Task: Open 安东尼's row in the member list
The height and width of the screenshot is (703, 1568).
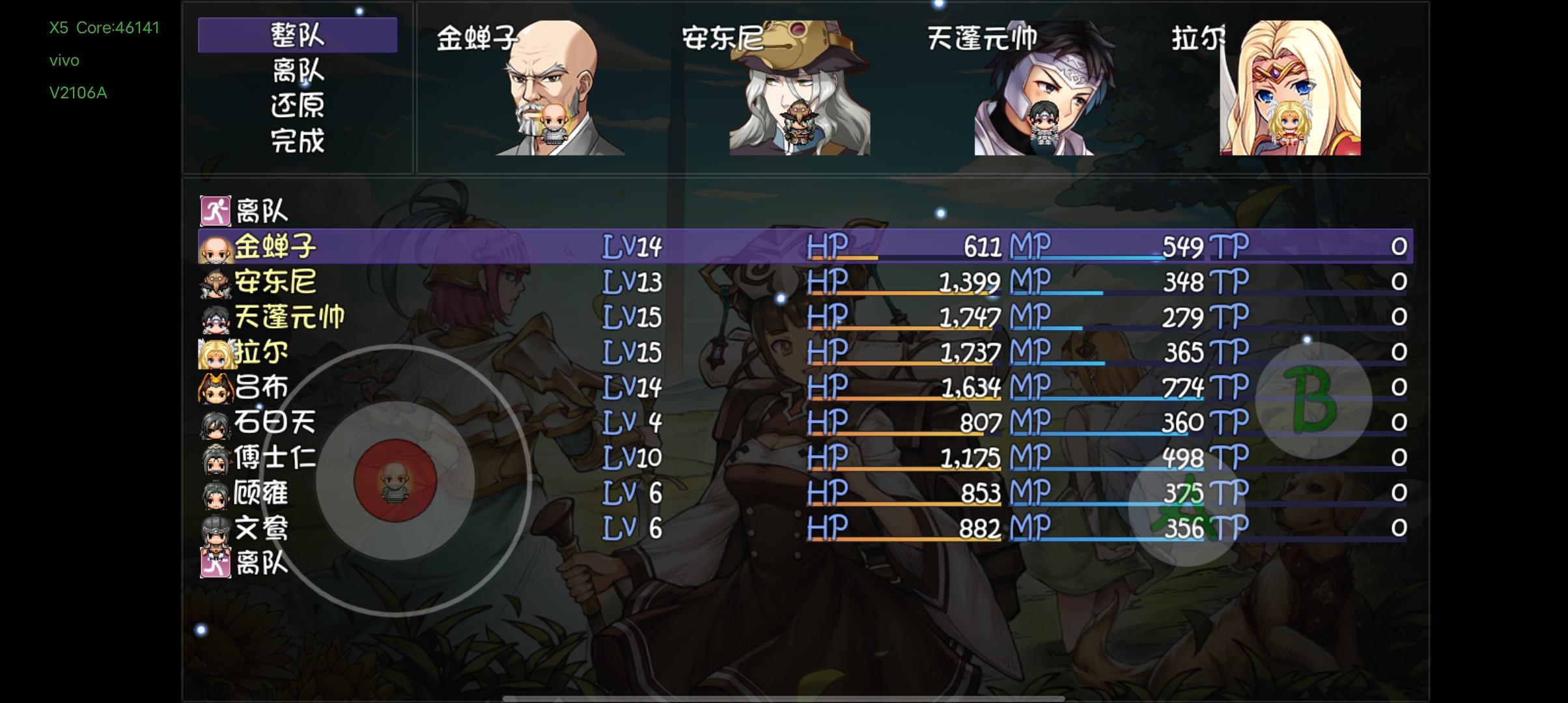Action: click(273, 283)
